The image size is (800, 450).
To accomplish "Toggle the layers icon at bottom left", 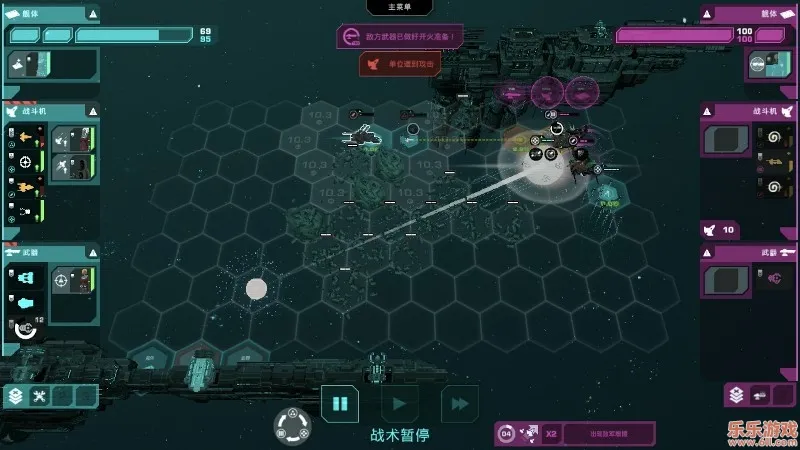I will pos(16,396).
